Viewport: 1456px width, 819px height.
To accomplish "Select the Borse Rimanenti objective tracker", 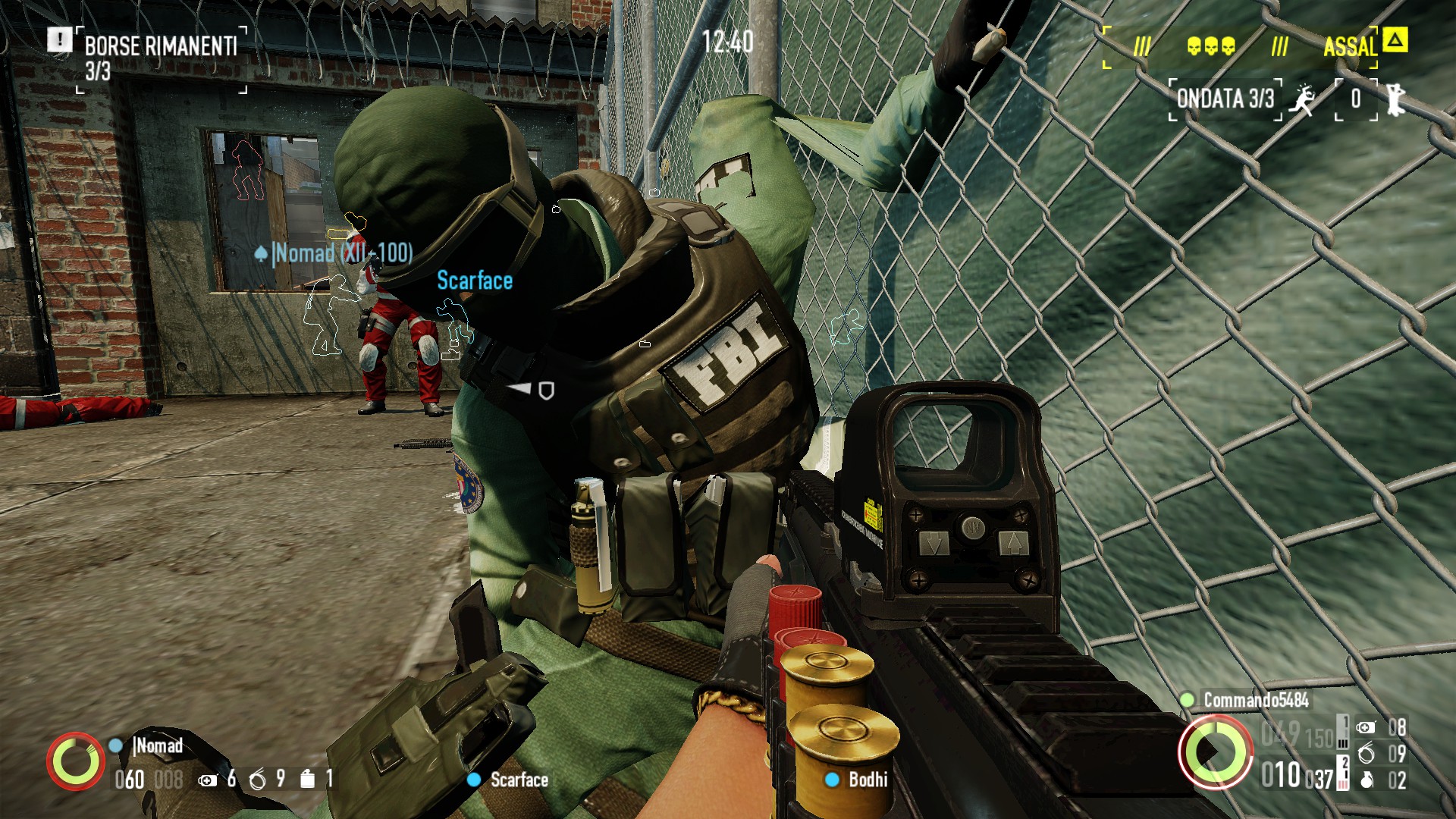I will click(x=161, y=47).
